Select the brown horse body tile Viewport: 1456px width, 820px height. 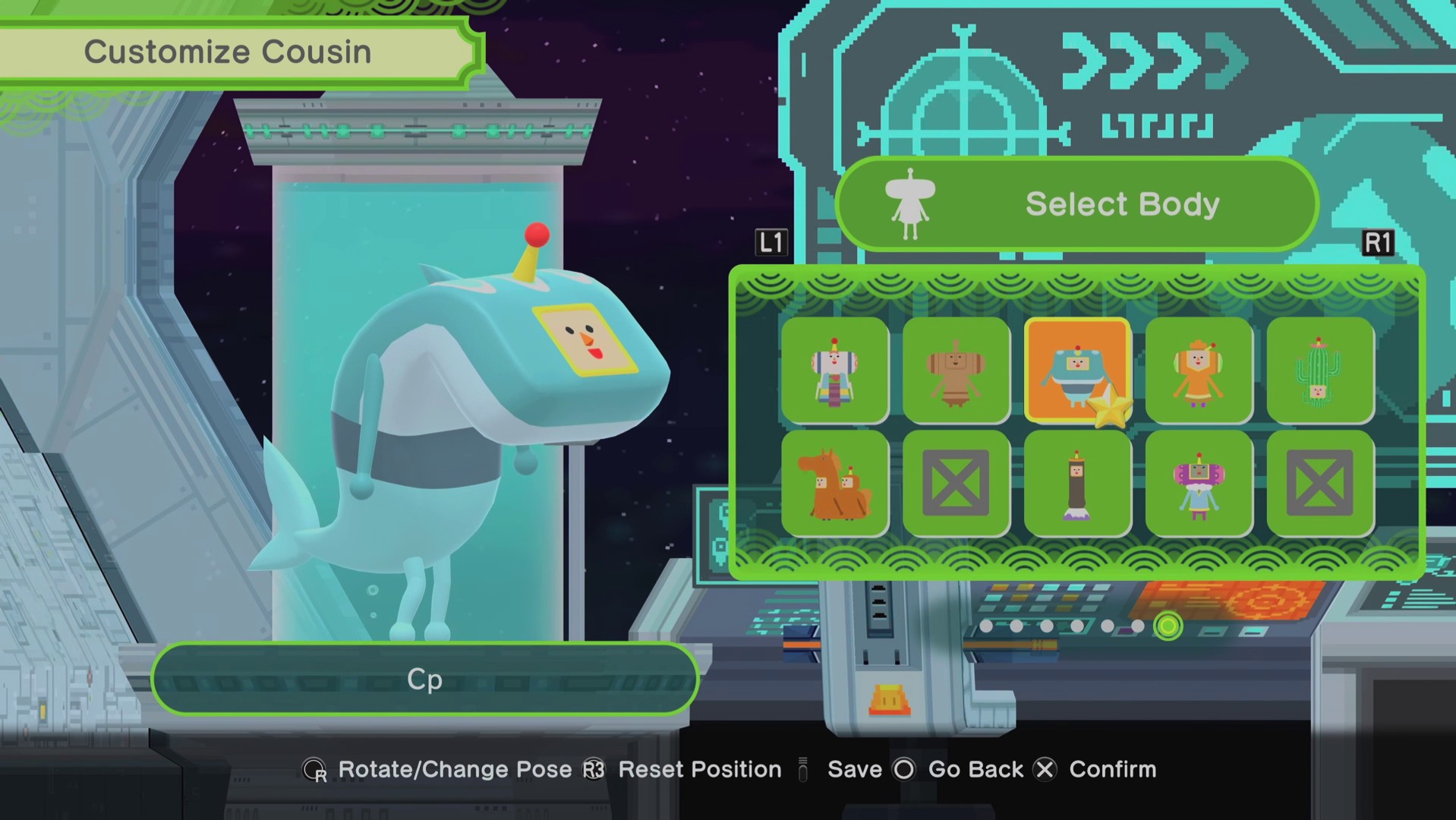click(834, 484)
